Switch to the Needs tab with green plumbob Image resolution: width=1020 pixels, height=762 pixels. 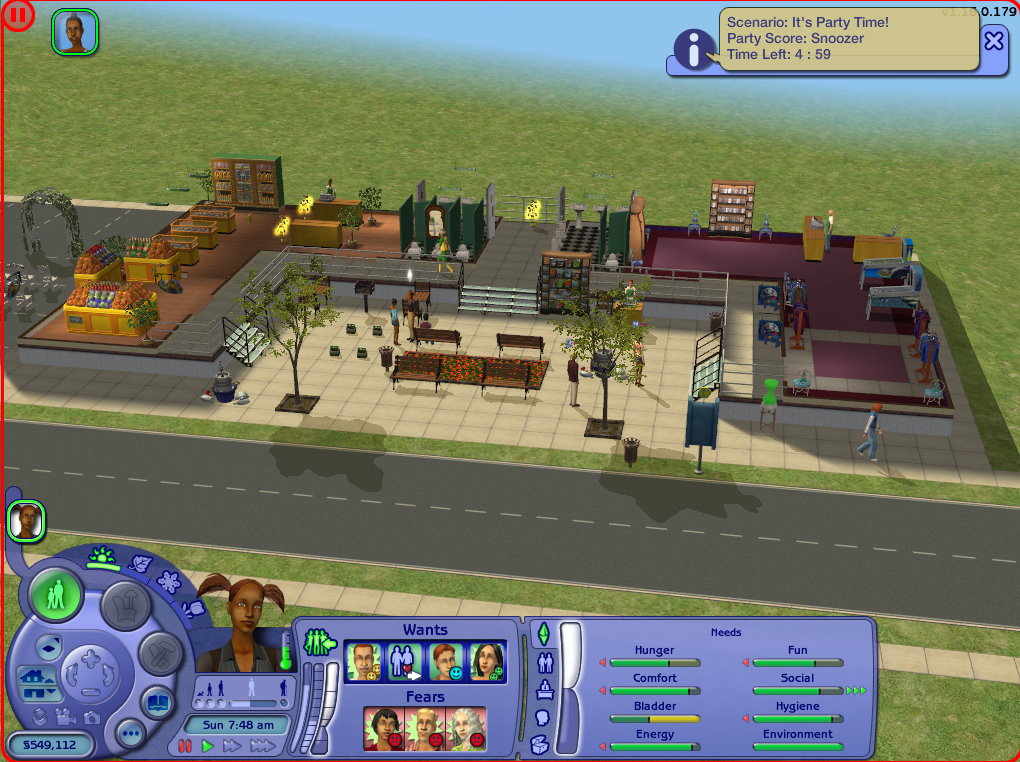[x=544, y=634]
